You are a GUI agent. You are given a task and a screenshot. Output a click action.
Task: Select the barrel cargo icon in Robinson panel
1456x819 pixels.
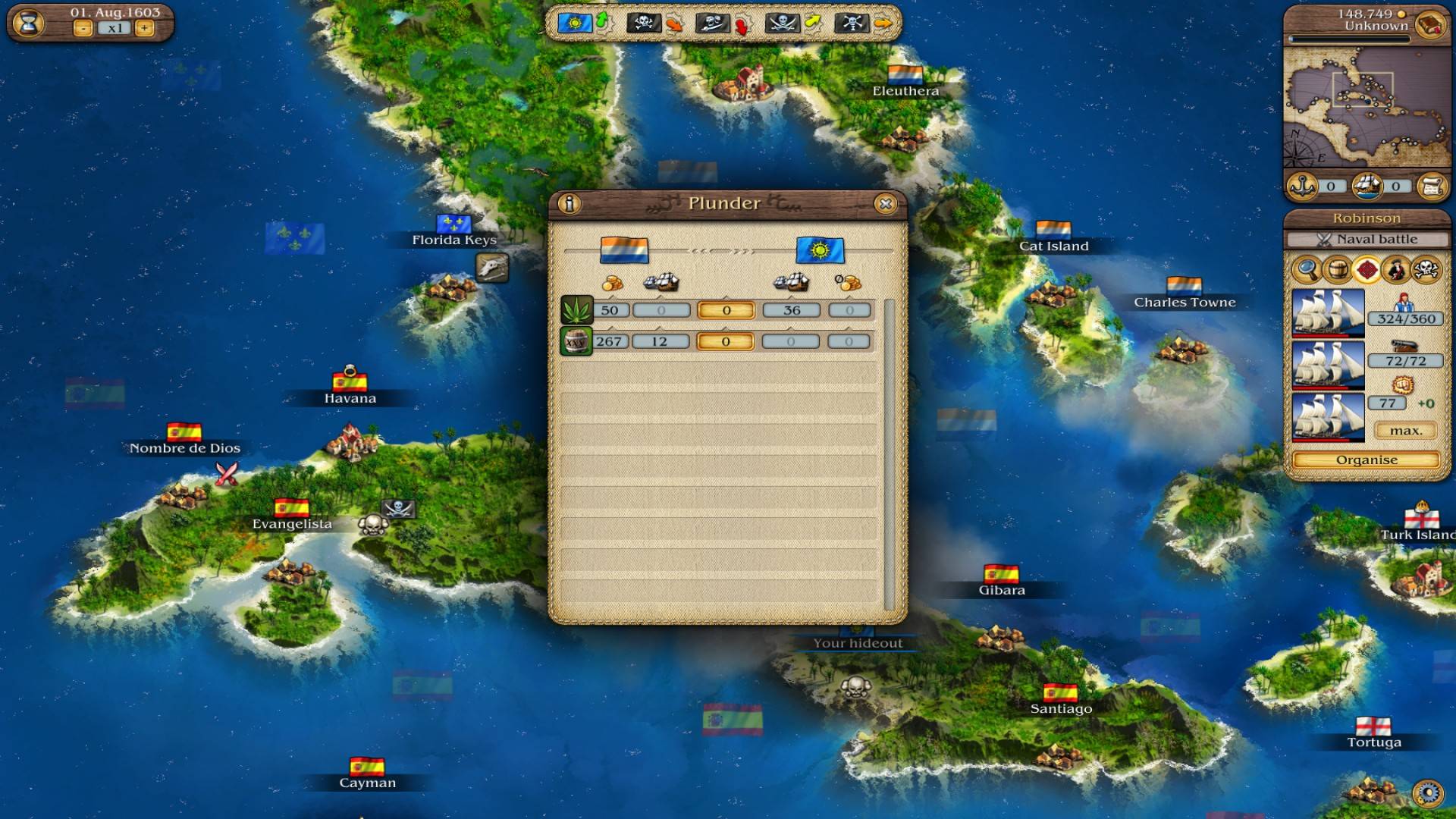(1337, 269)
